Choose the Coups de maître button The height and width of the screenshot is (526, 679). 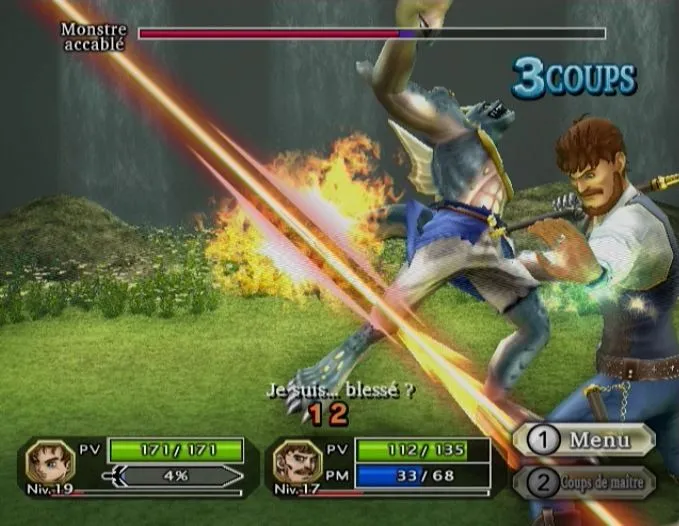(584, 483)
